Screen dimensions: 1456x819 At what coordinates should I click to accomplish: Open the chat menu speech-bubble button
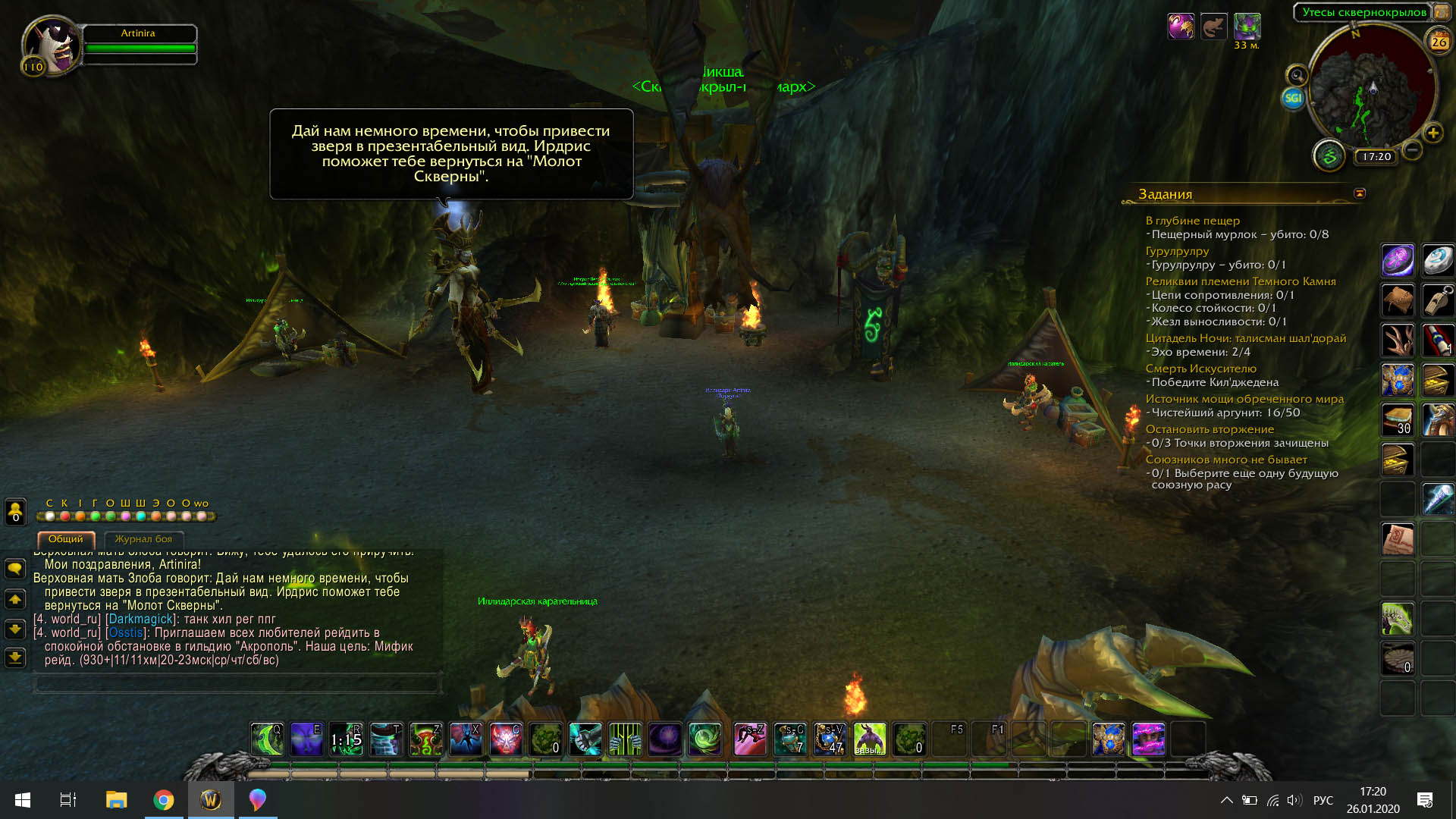pyautogui.click(x=15, y=569)
